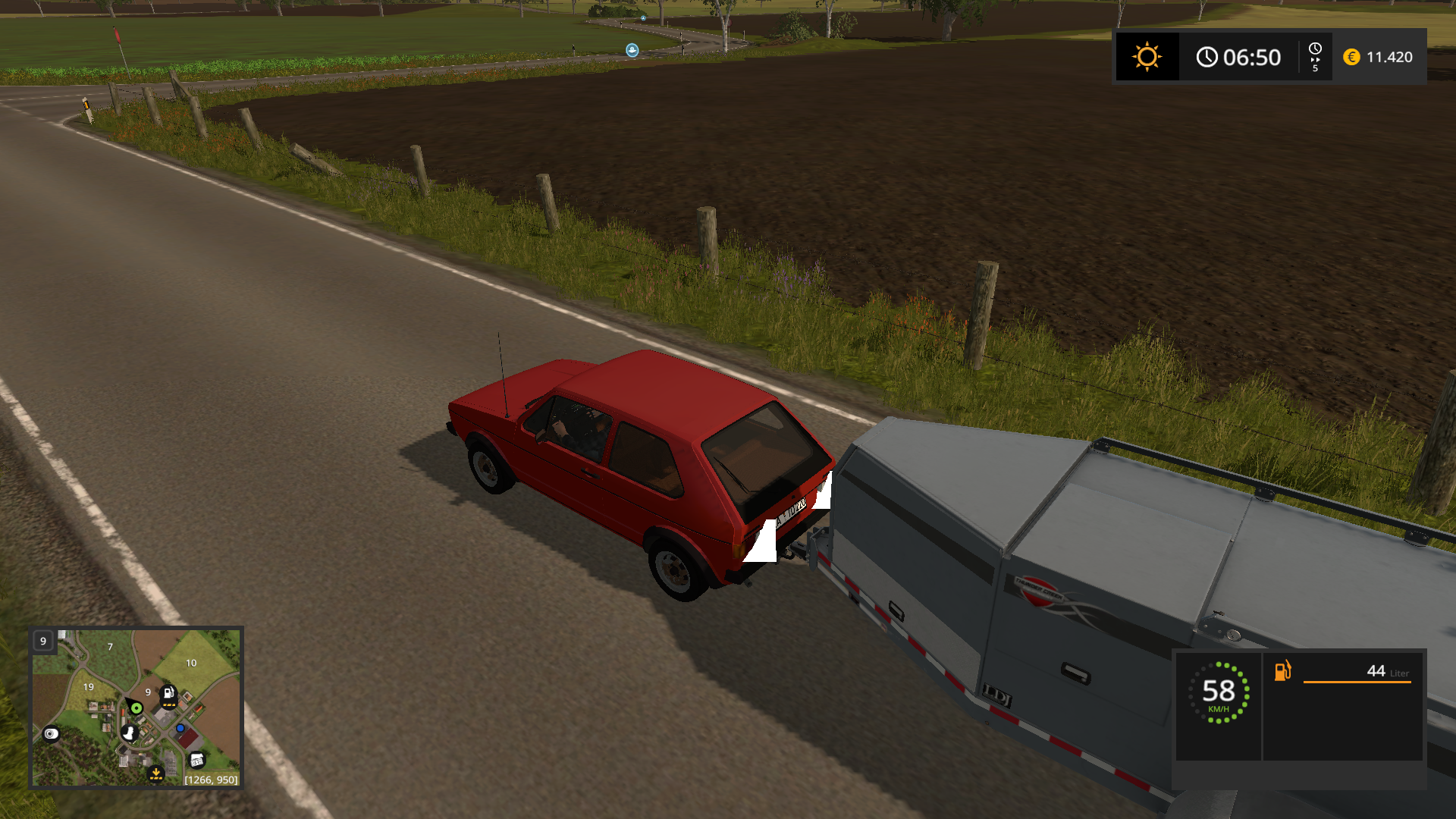Click the fuel pump icon in vehicle HUD

(1282, 670)
